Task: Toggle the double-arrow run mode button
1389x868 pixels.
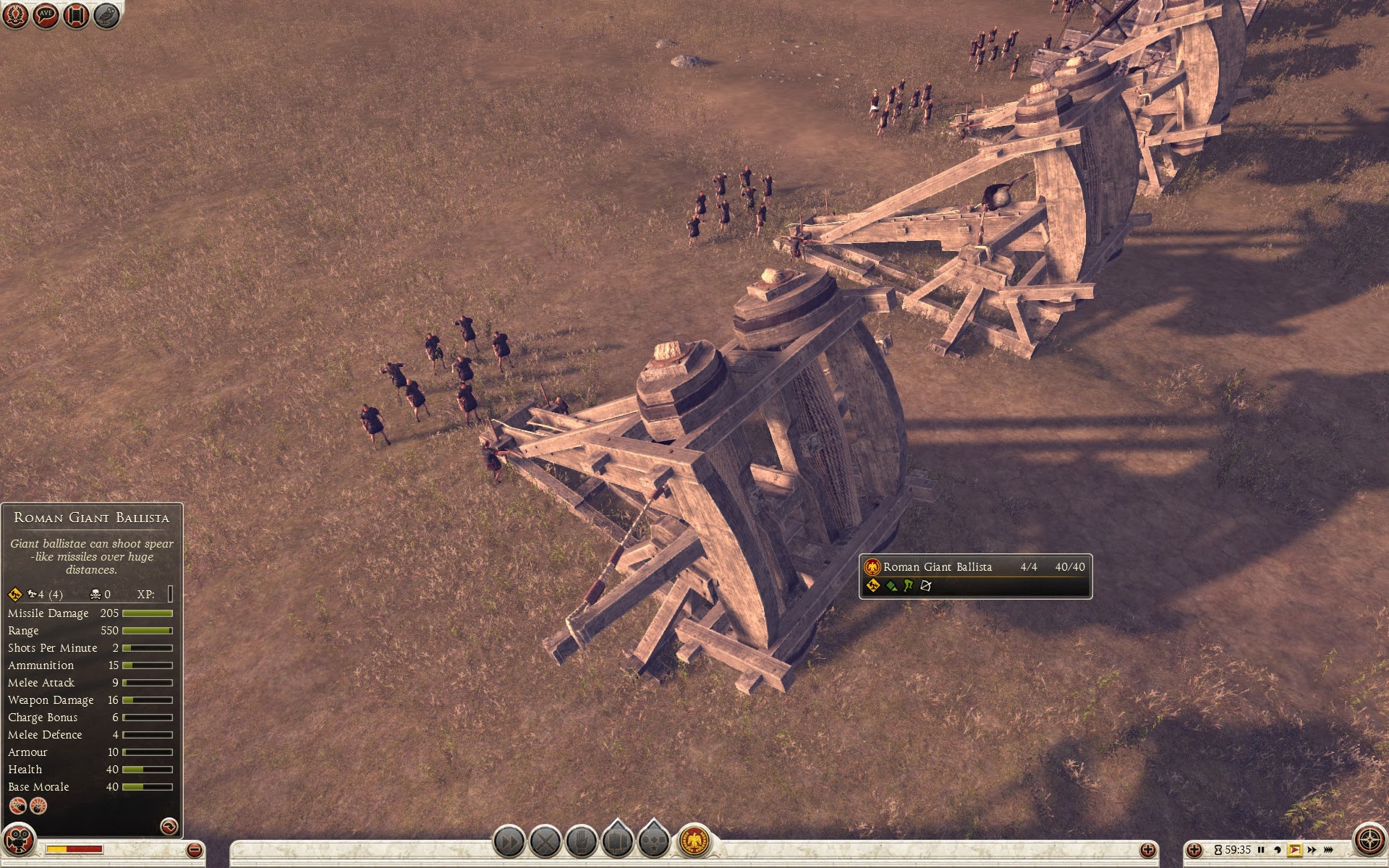Action: point(509,842)
